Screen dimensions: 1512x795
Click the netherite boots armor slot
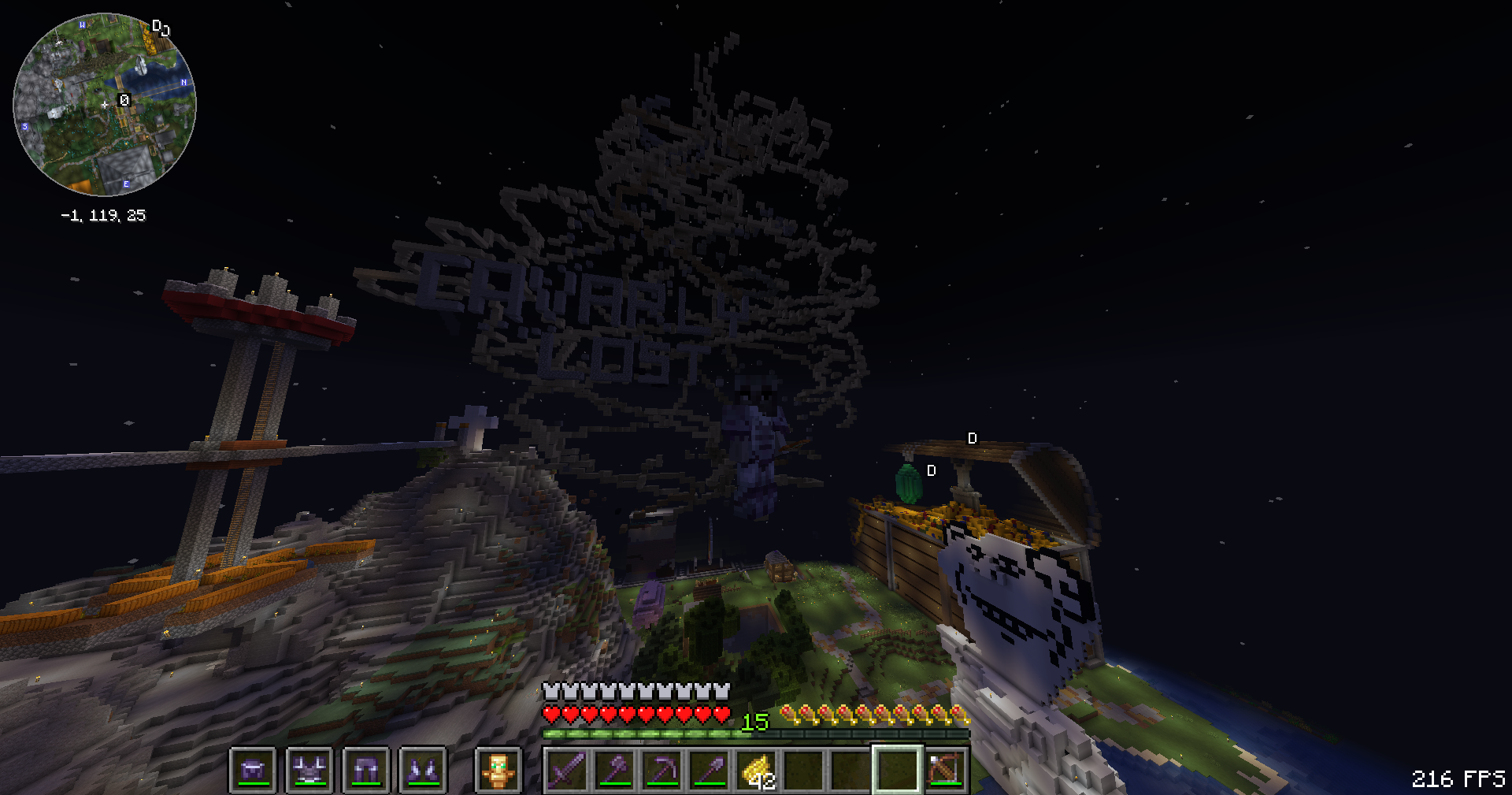(x=423, y=770)
